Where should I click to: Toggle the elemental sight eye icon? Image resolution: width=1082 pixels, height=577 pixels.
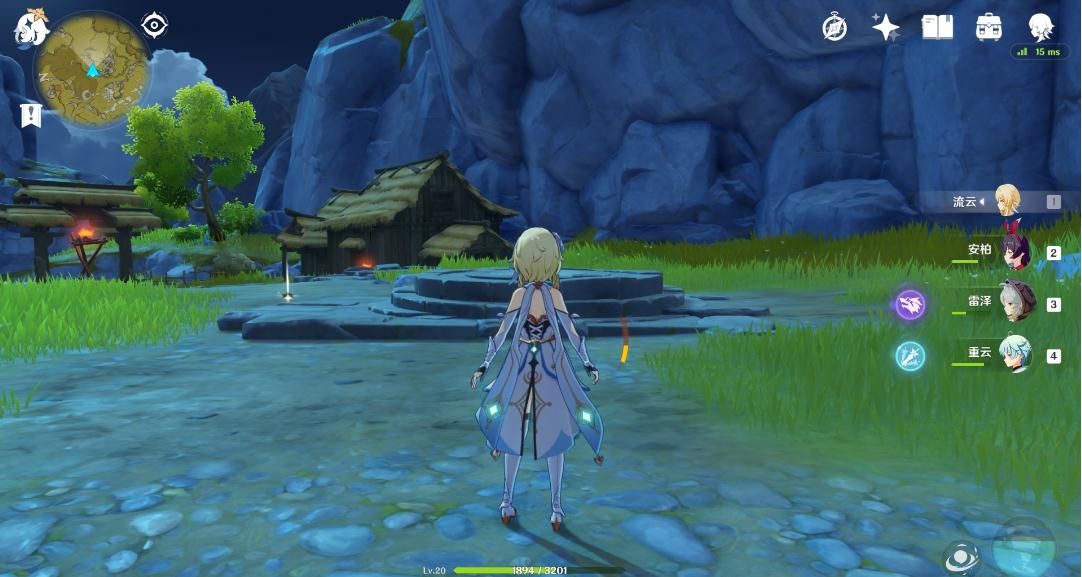click(x=960, y=557)
